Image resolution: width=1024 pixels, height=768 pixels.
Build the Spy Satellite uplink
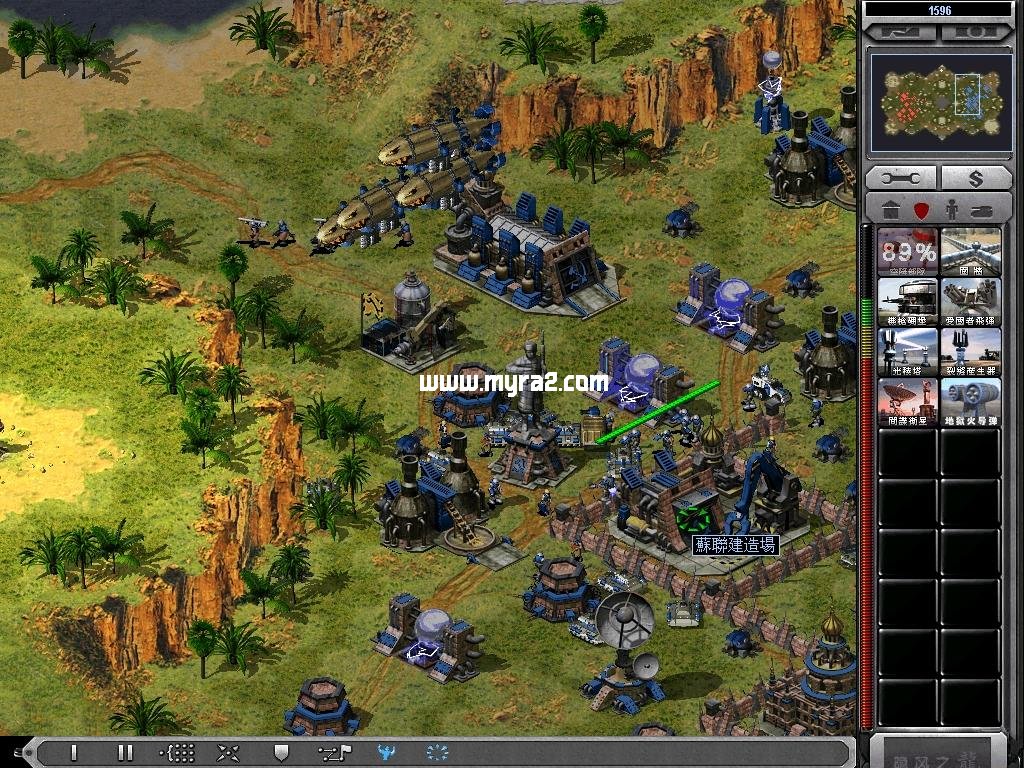(908, 401)
